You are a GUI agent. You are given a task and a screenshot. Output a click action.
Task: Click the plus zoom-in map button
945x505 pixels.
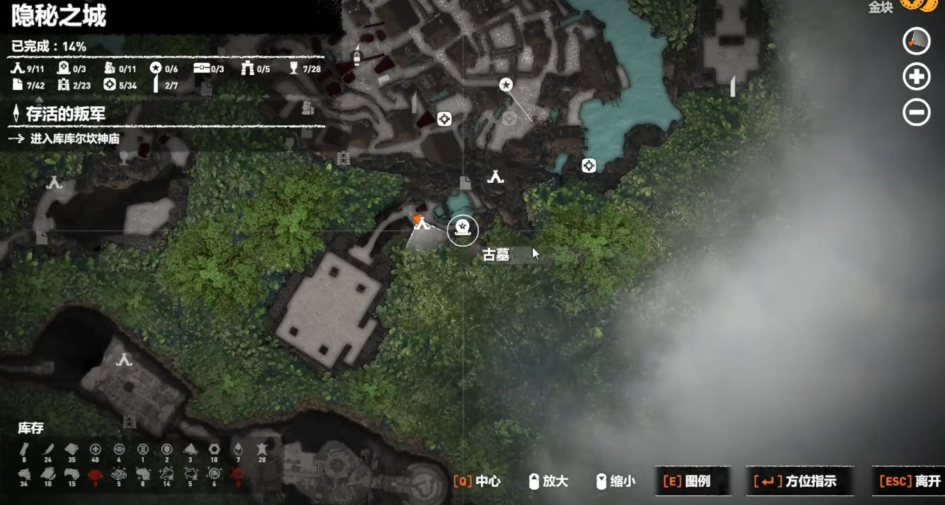916,77
